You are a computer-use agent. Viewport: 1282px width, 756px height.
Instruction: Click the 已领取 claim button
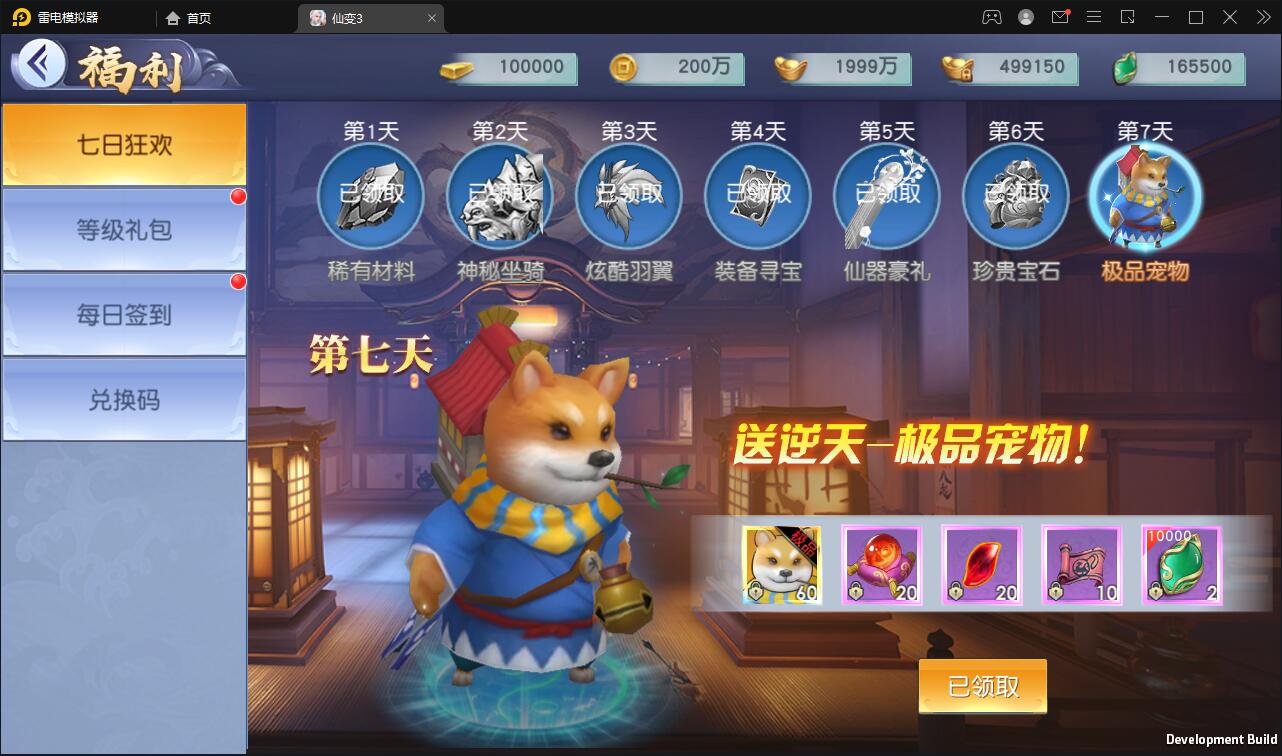click(x=982, y=687)
